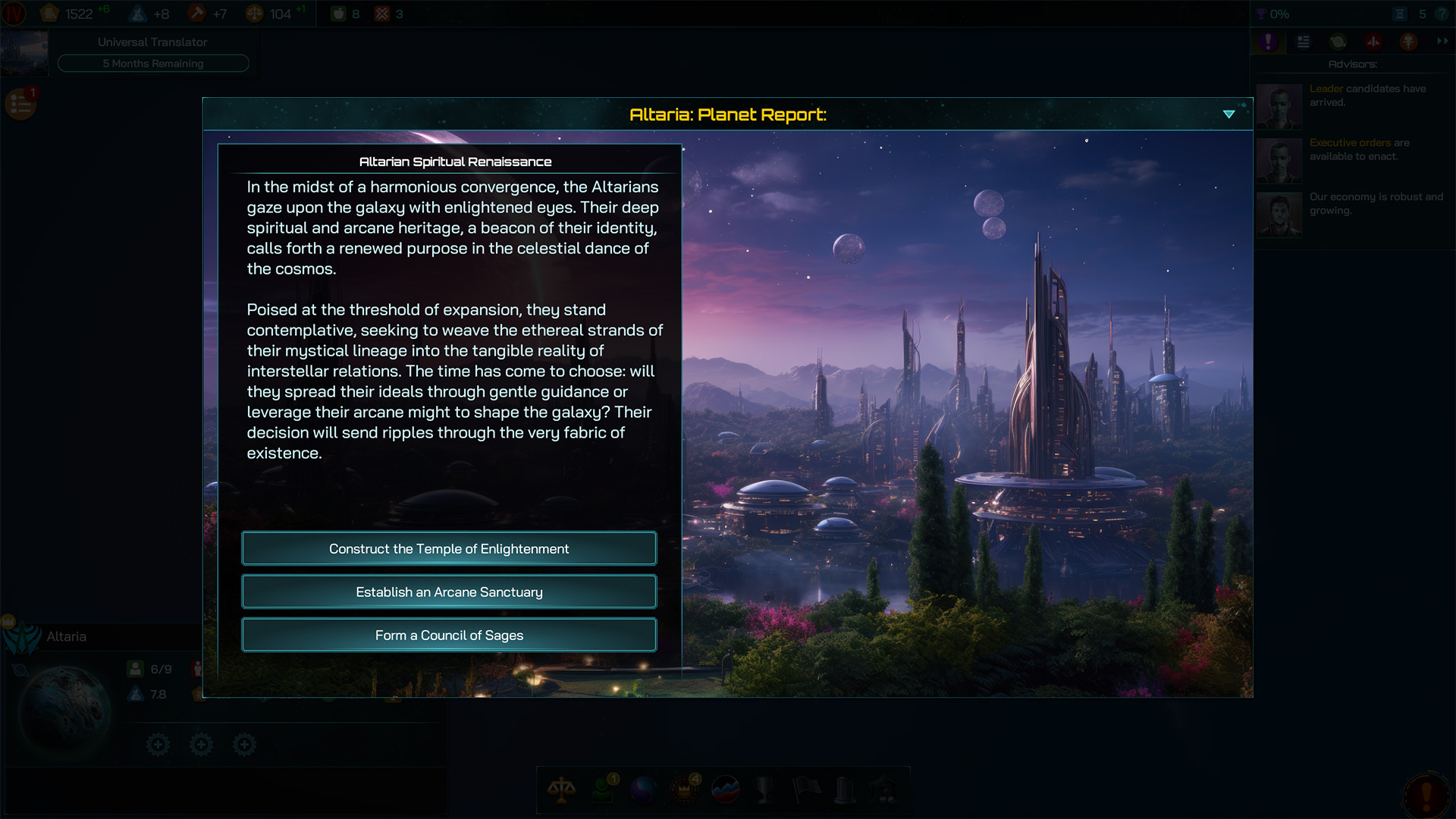This screenshot has width=1456, height=819.
Task: Select the purple orb galaxy icon
Action: 642,790
